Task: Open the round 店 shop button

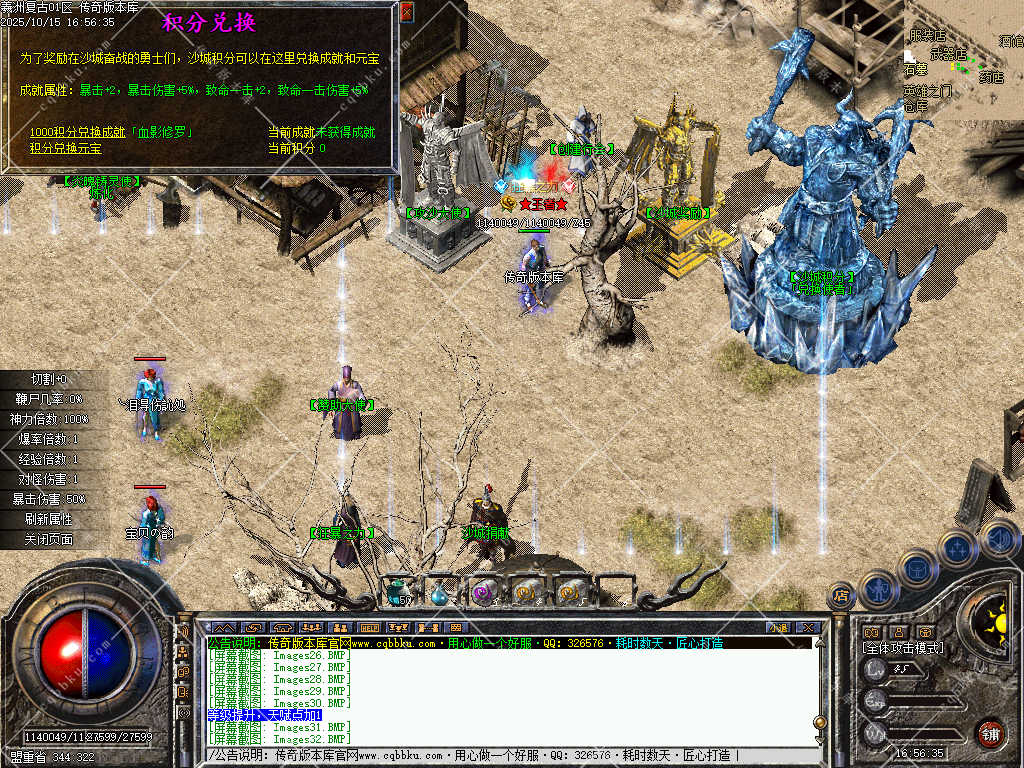Action: click(841, 597)
